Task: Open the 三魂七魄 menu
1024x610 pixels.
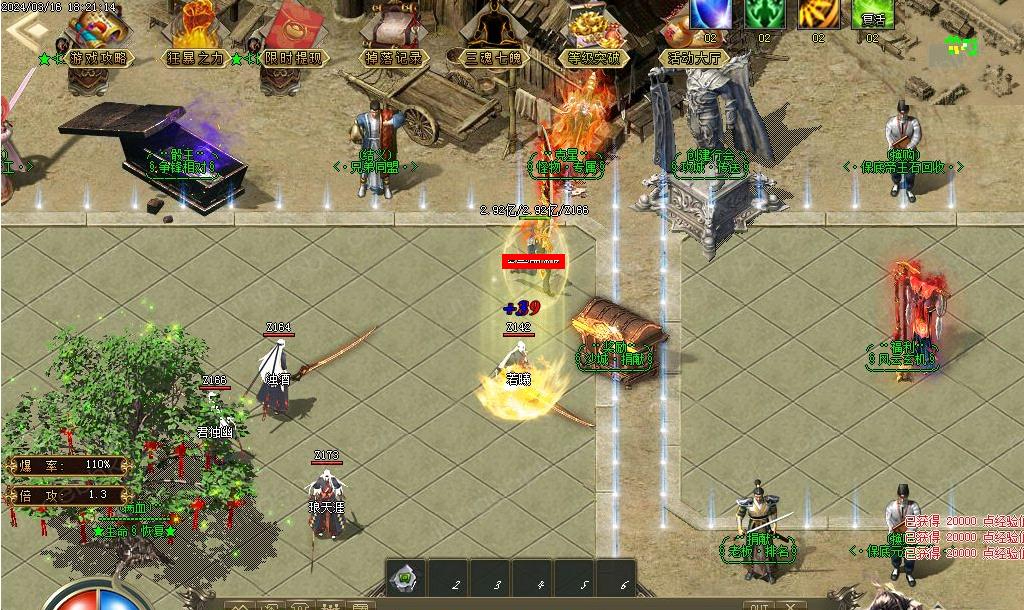Action: (493, 33)
